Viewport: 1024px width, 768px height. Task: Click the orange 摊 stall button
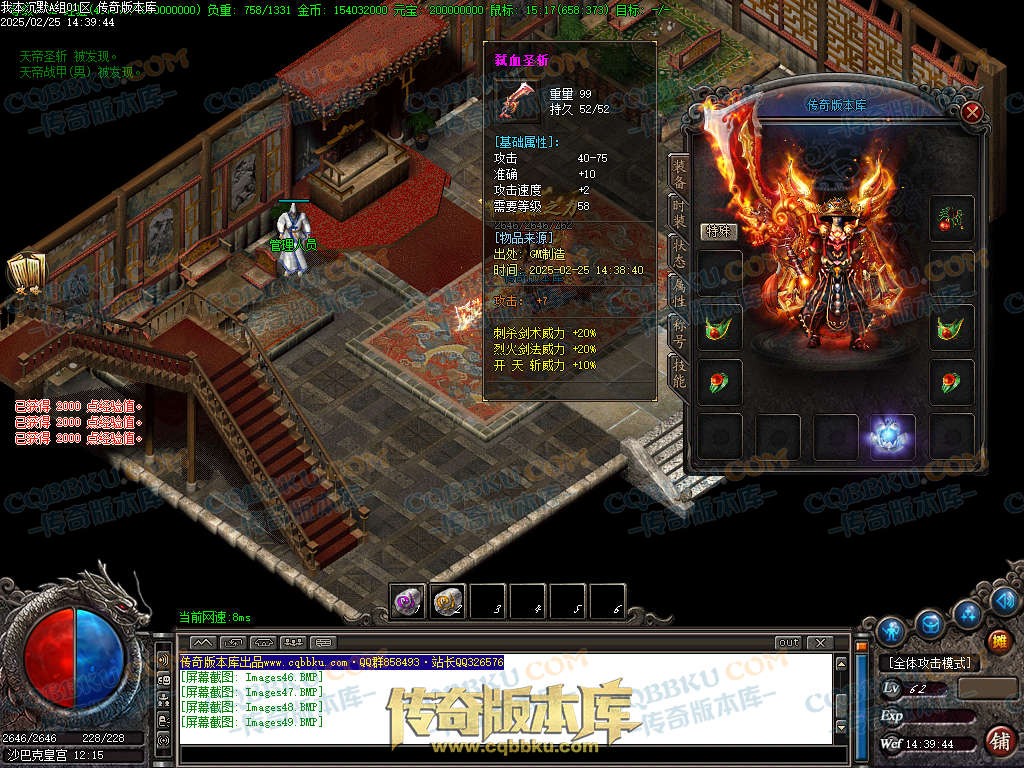pyautogui.click(x=998, y=640)
